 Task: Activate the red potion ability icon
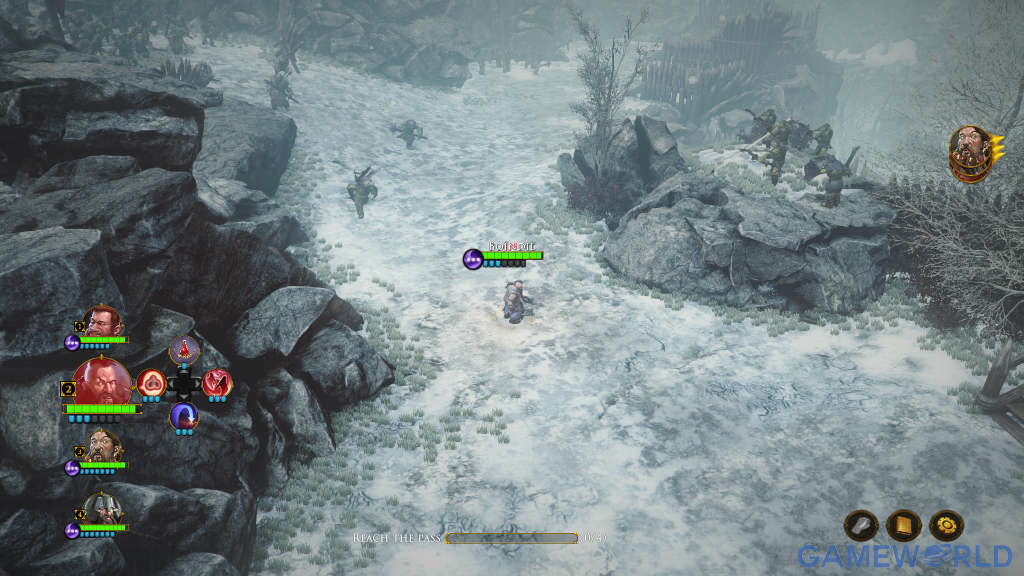[184, 351]
